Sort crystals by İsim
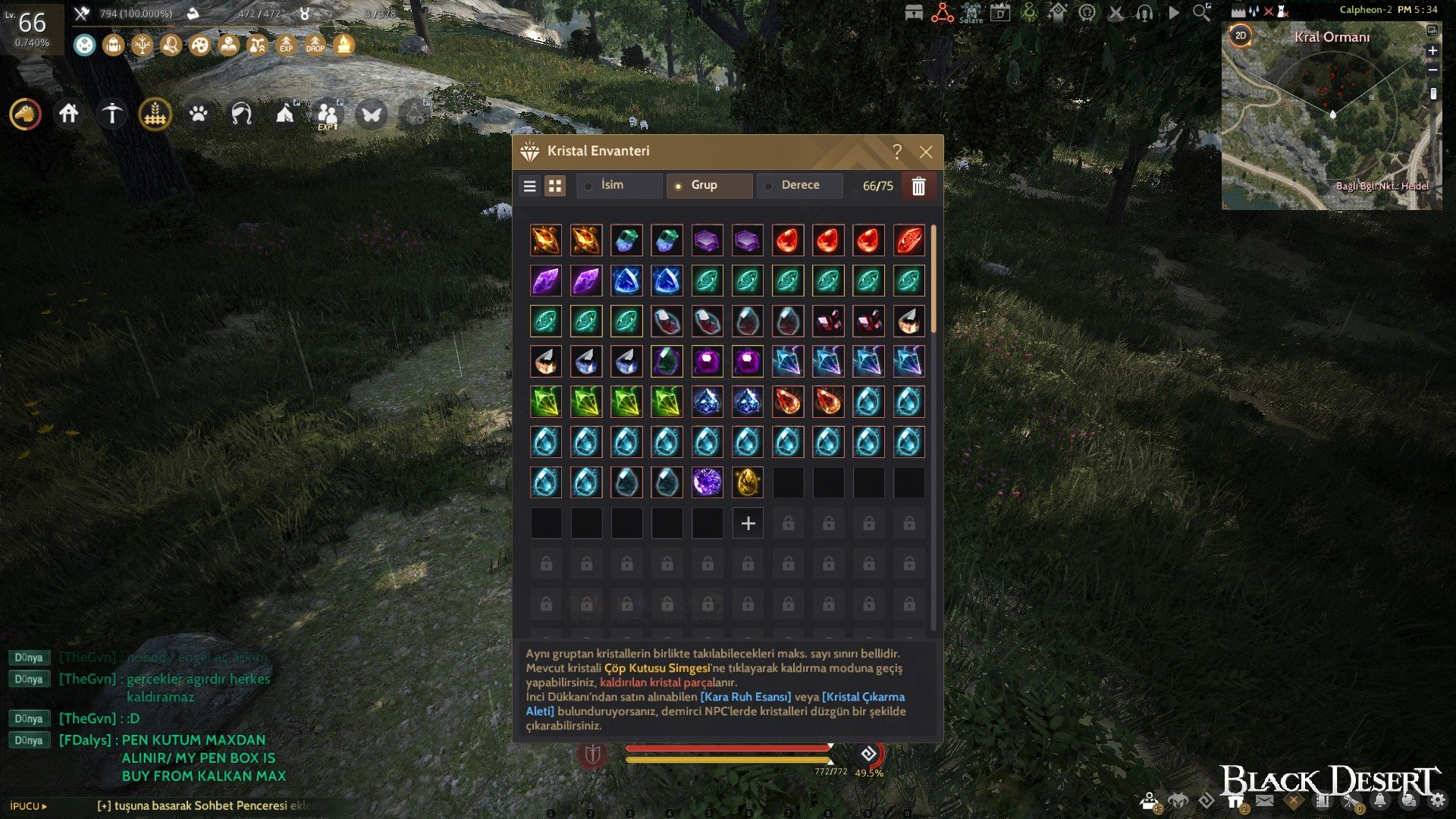This screenshot has width=1456, height=819. [619, 185]
